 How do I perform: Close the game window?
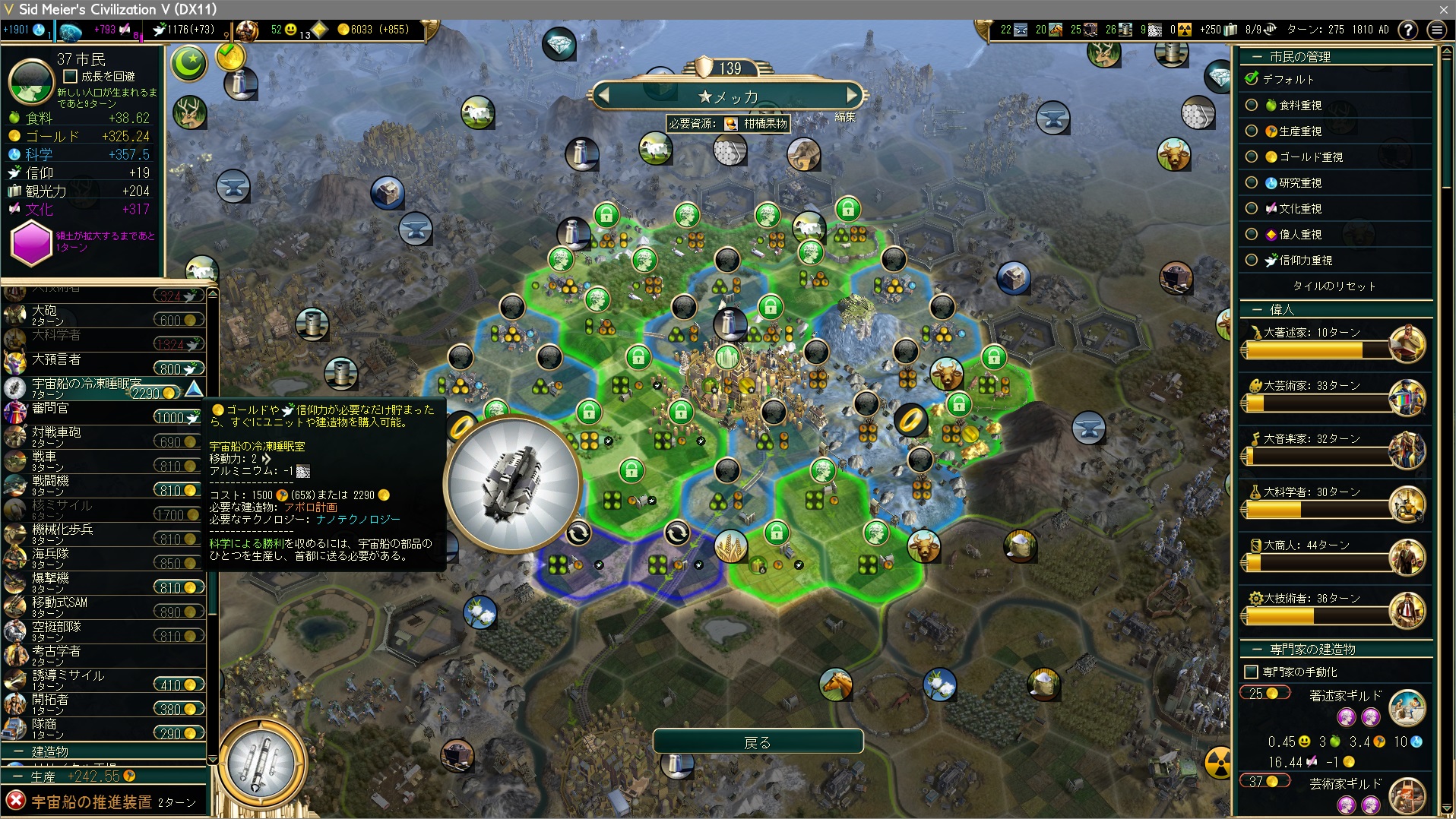click(x=1443, y=9)
